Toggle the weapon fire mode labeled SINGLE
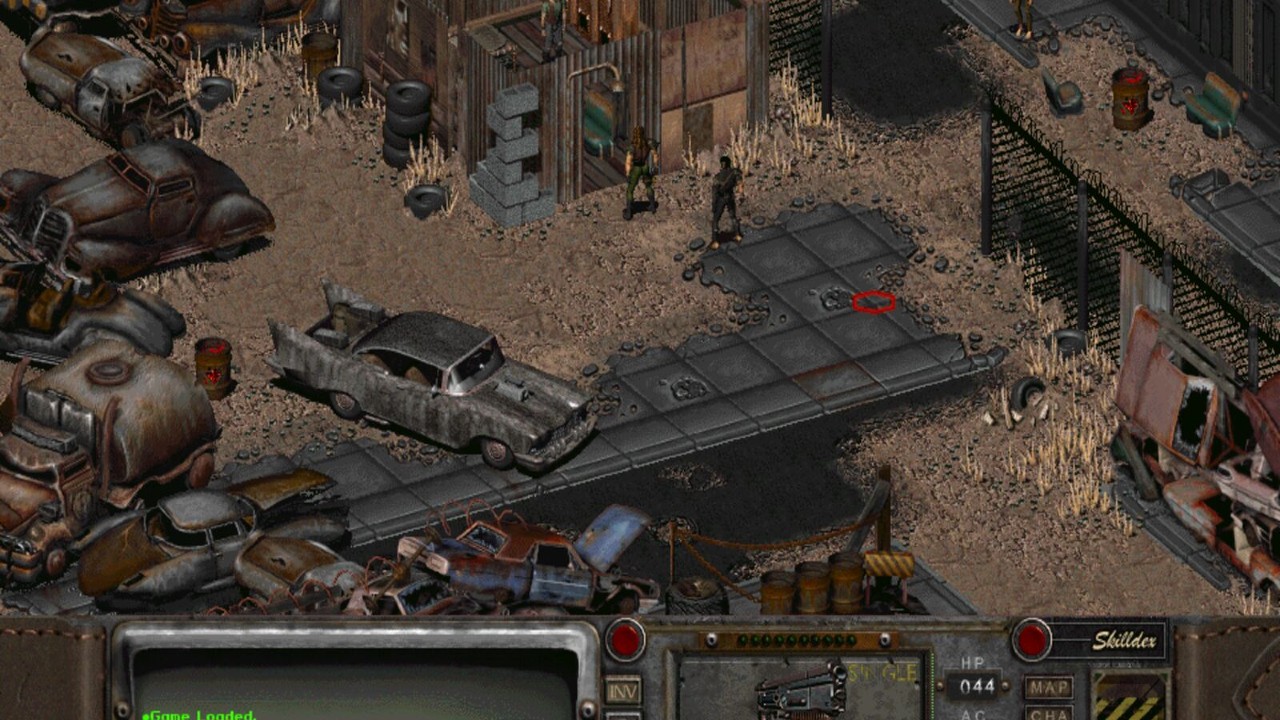 (x=880, y=673)
